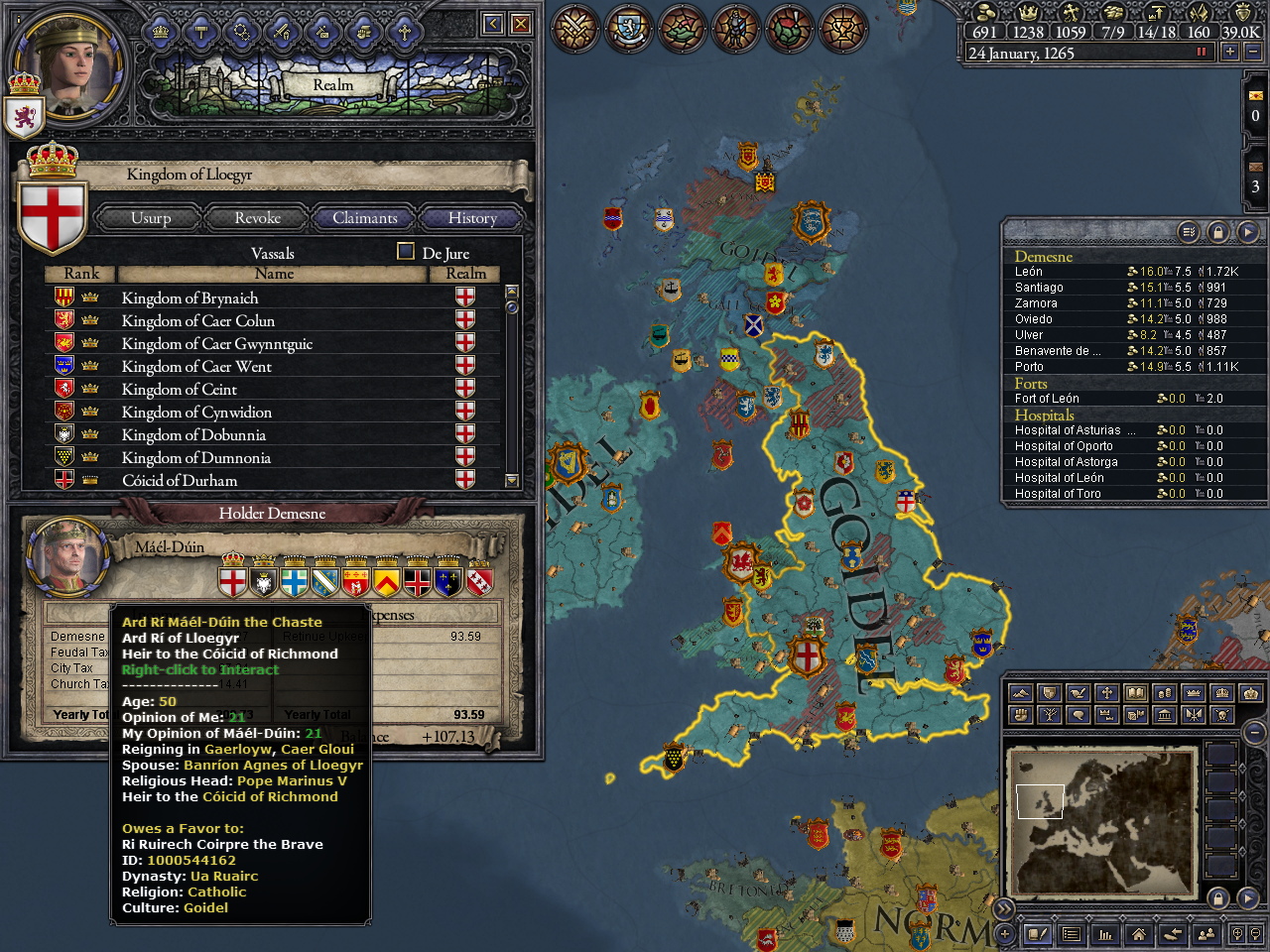Screen dimensions: 1270x952
Task: Switch to the religion map mode cross icon
Action: pos(1106,692)
